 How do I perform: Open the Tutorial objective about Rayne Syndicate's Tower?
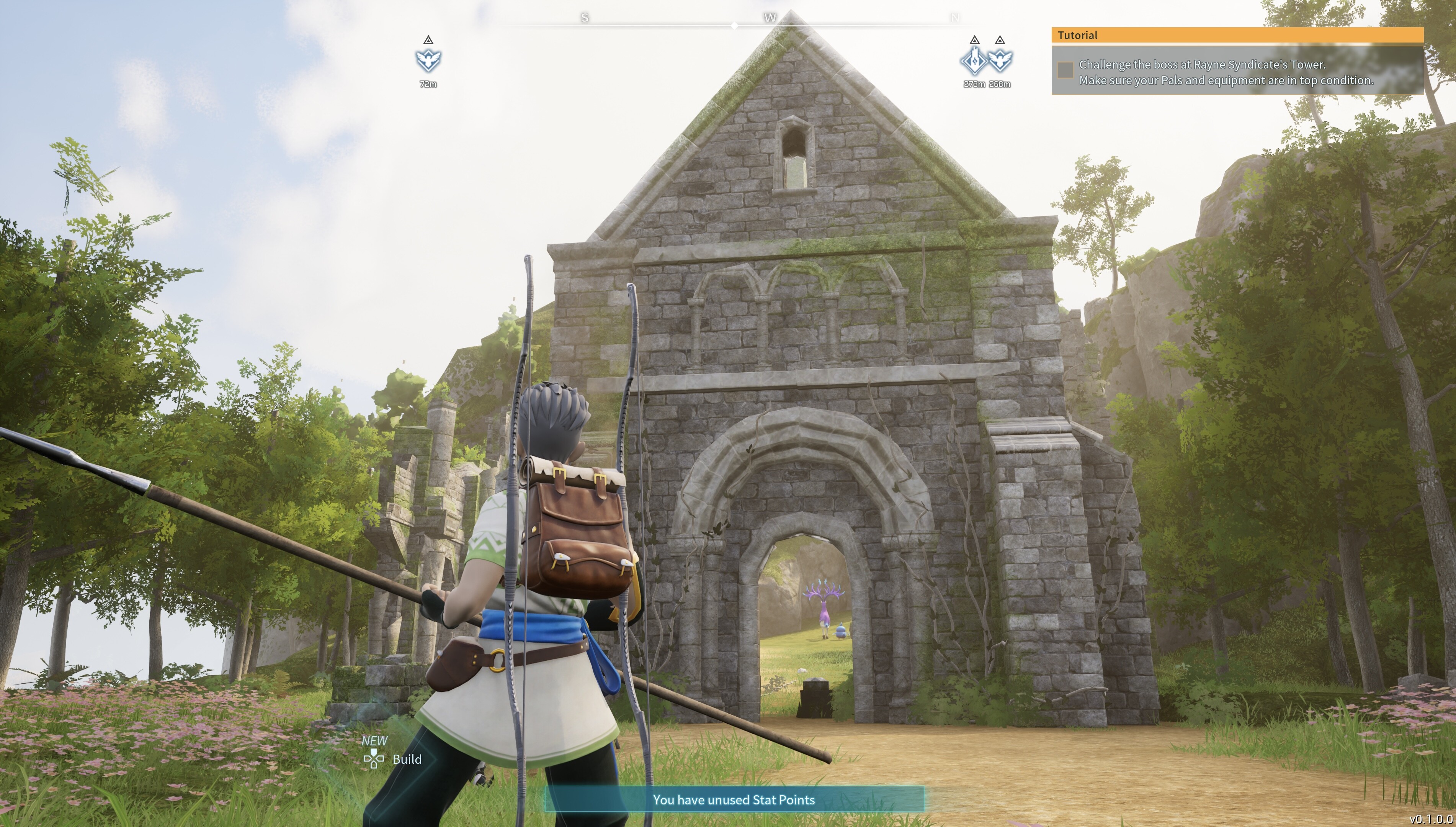coord(1226,73)
